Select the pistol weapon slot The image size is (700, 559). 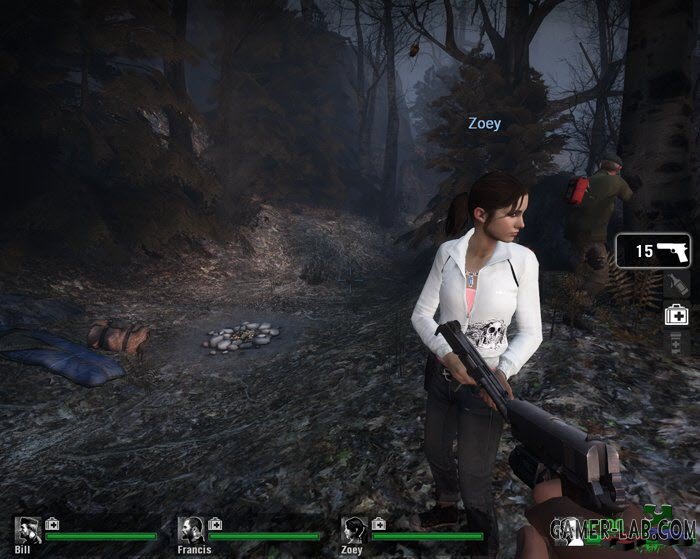[x=653, y=251]
